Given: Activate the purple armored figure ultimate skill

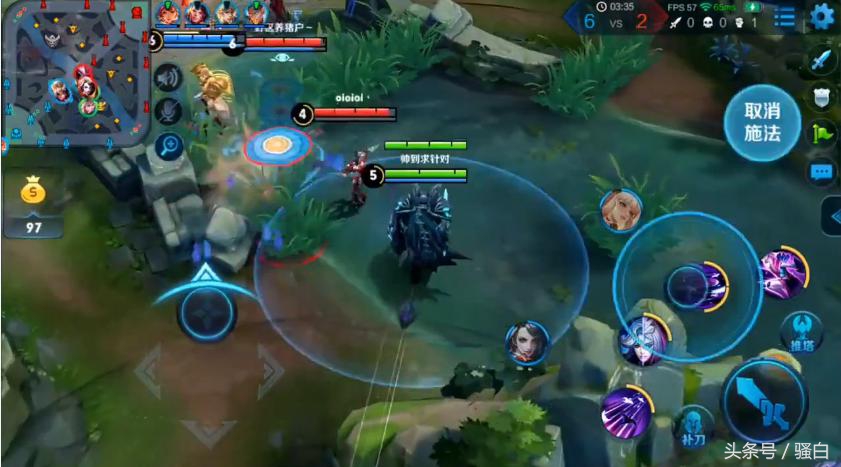Looking at the screenshot, I should 782,272.
